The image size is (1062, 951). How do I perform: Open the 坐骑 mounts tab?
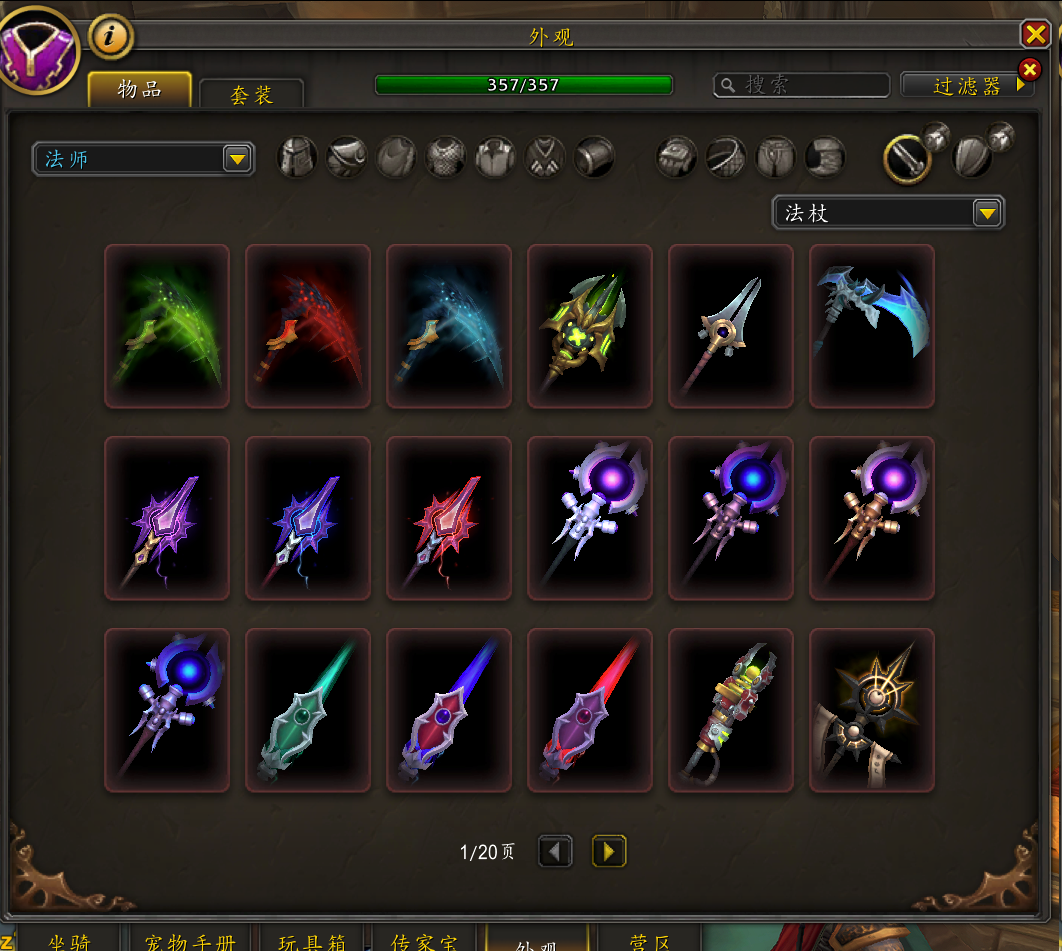tap(70, 942)
